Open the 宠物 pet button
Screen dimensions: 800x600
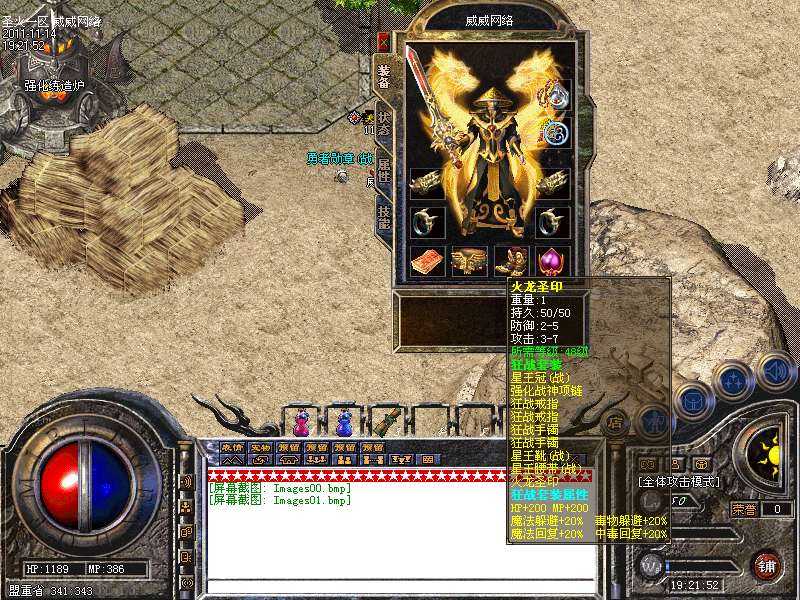coord(261,447)
